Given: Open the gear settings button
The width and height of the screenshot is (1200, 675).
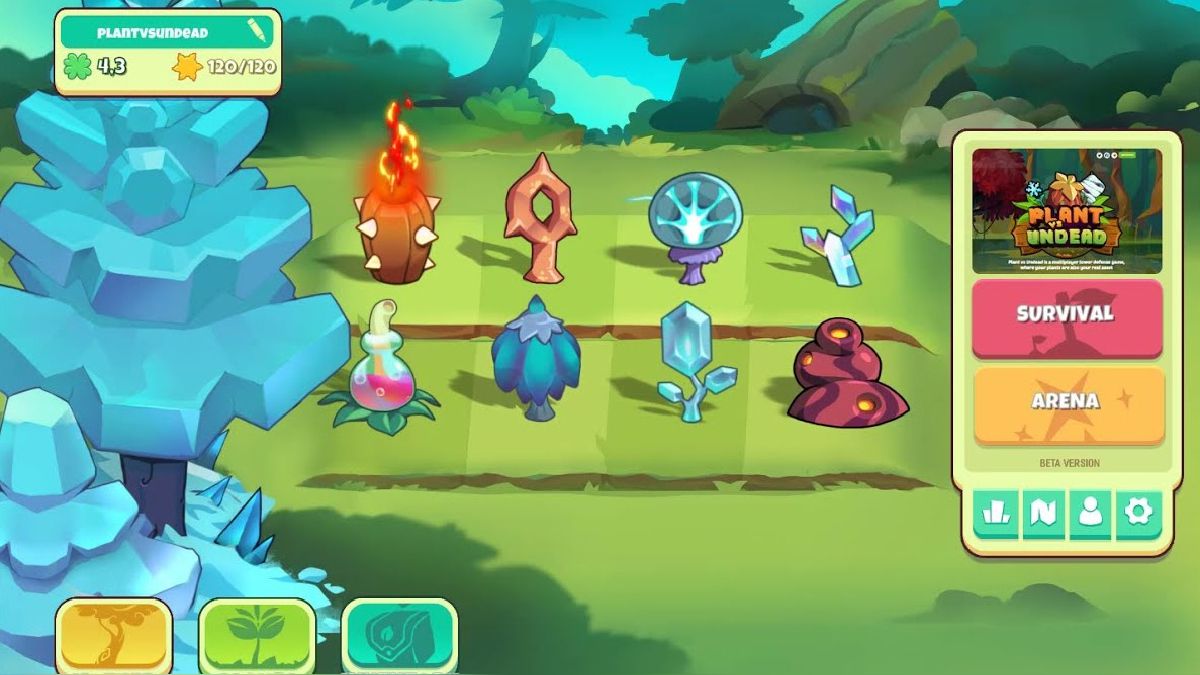Looking at the screenshot, I should [x=1138, y=513].
